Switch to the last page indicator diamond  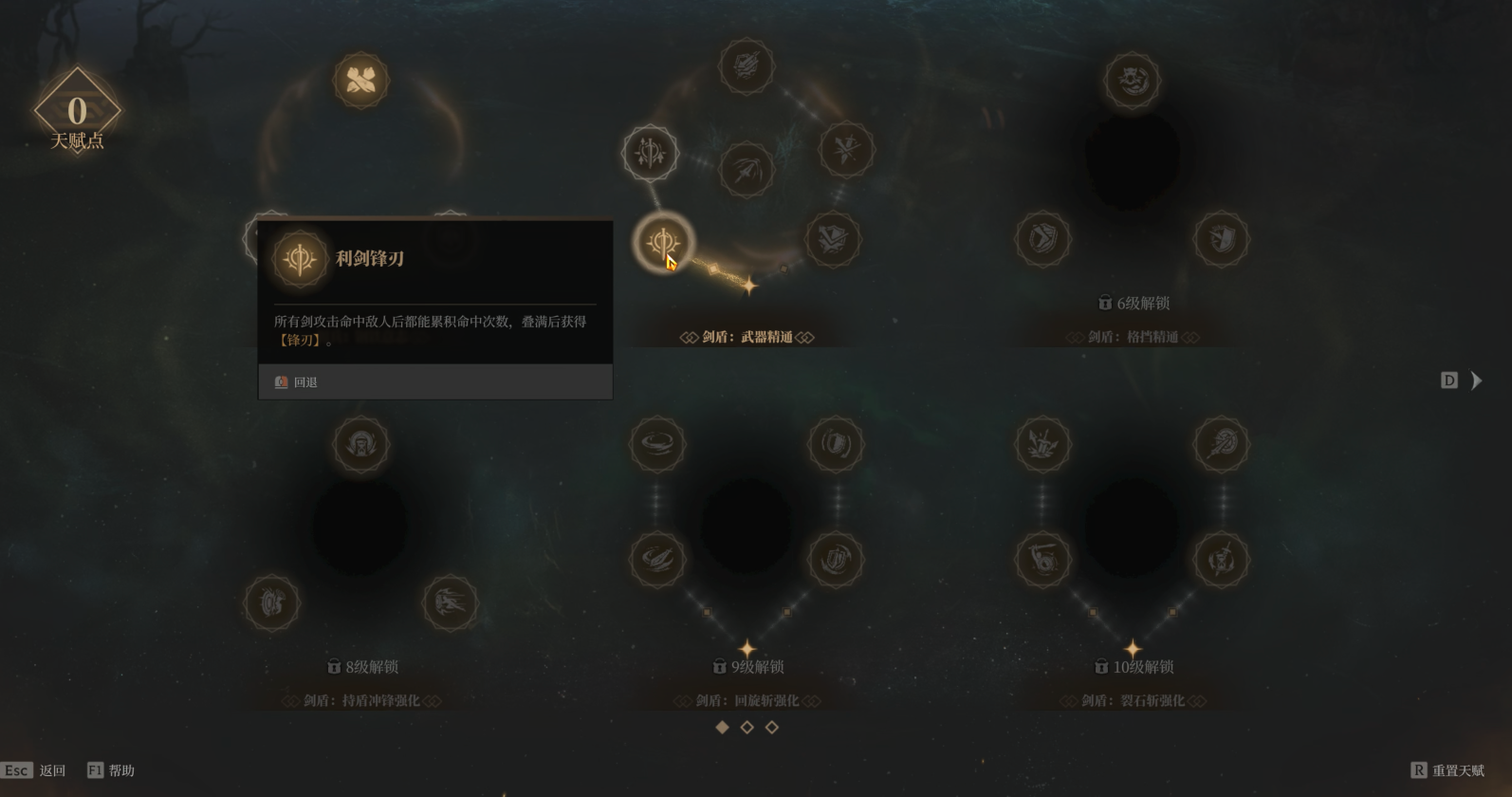[771, 727]
